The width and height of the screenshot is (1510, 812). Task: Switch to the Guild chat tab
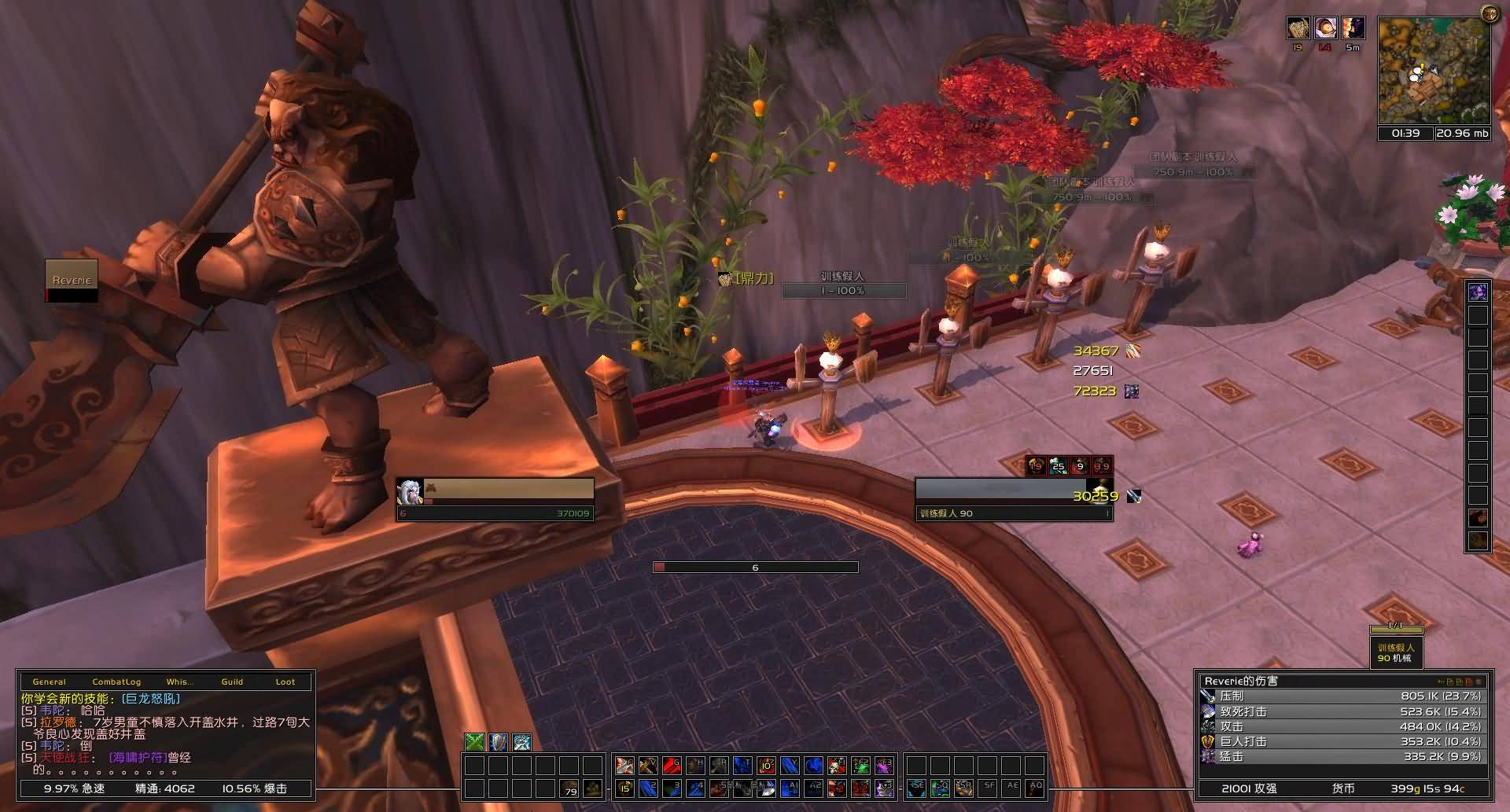tap(232, 682)
